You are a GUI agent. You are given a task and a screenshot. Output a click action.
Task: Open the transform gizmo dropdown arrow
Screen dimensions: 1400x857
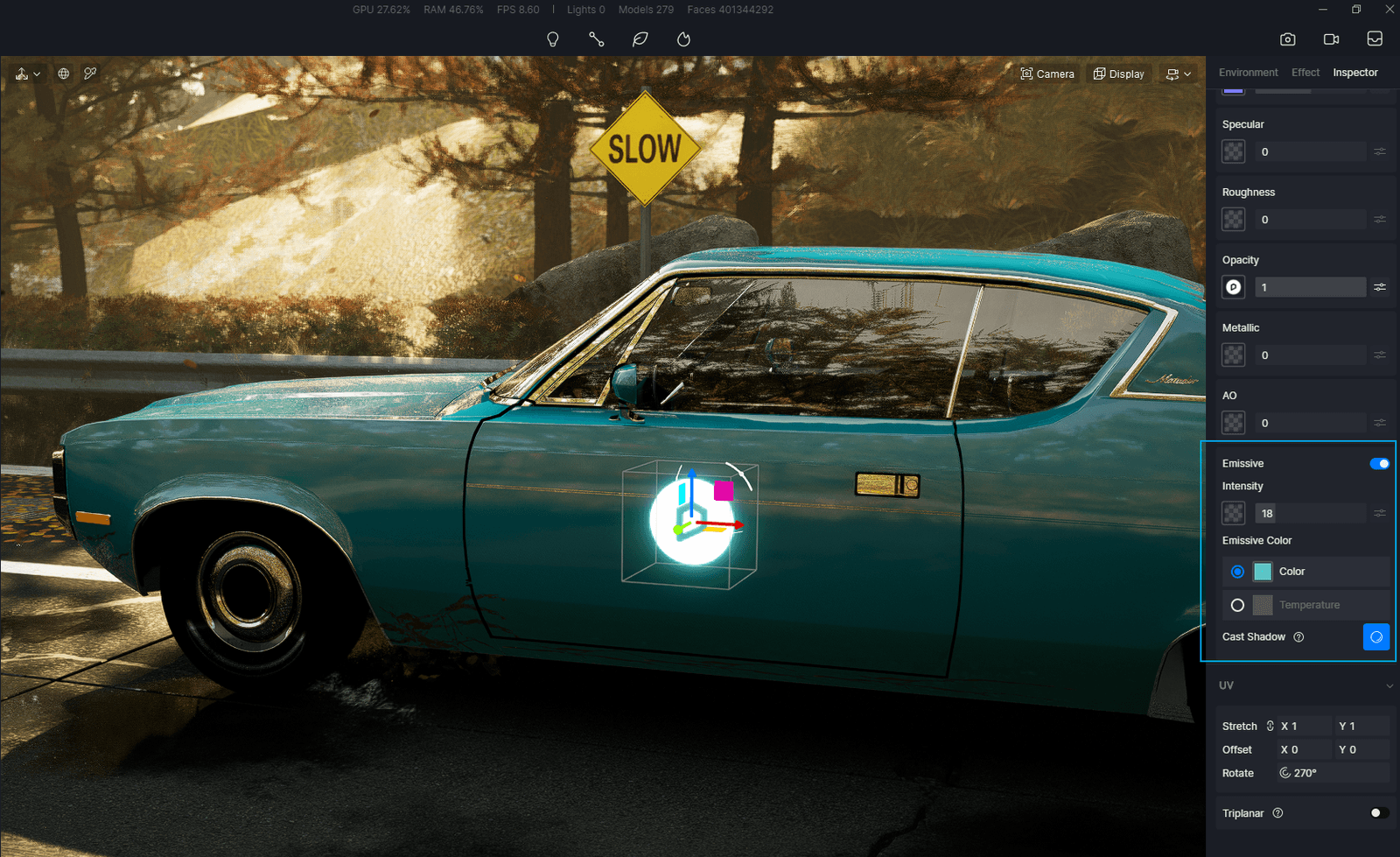pyautogui.click(x=36, y=74)
